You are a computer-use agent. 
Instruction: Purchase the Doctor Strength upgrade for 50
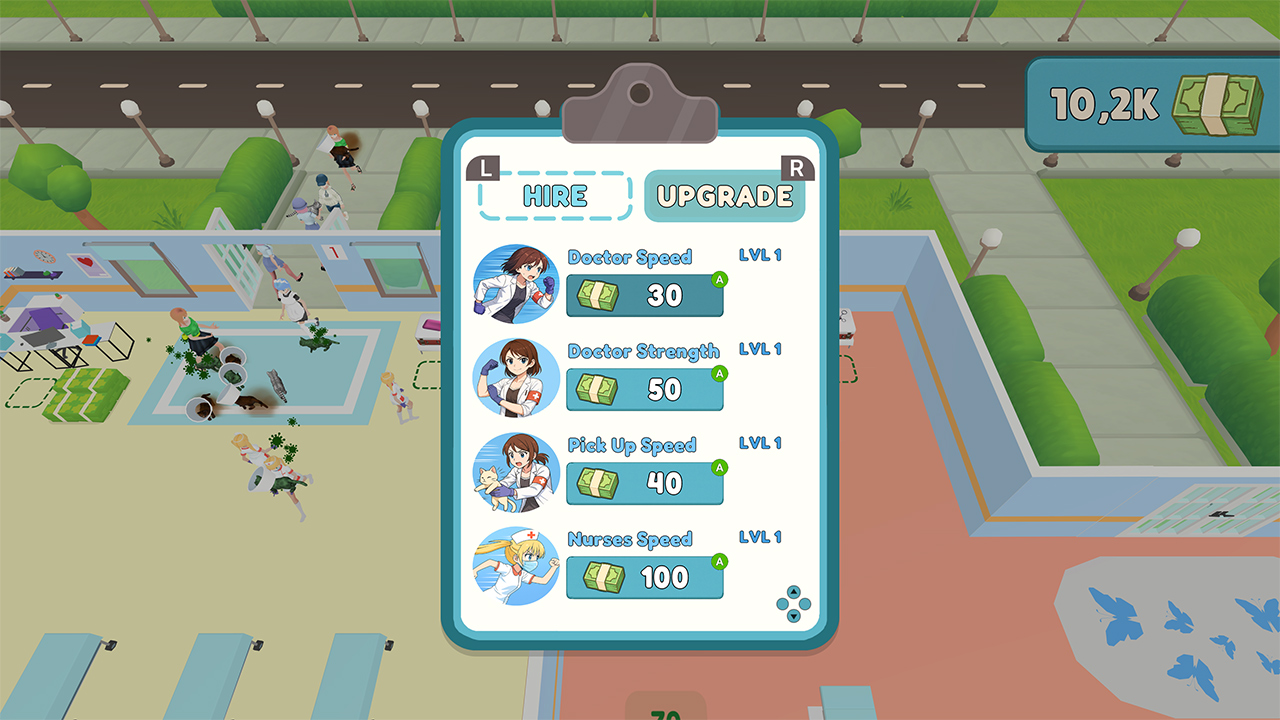(645, 390)
